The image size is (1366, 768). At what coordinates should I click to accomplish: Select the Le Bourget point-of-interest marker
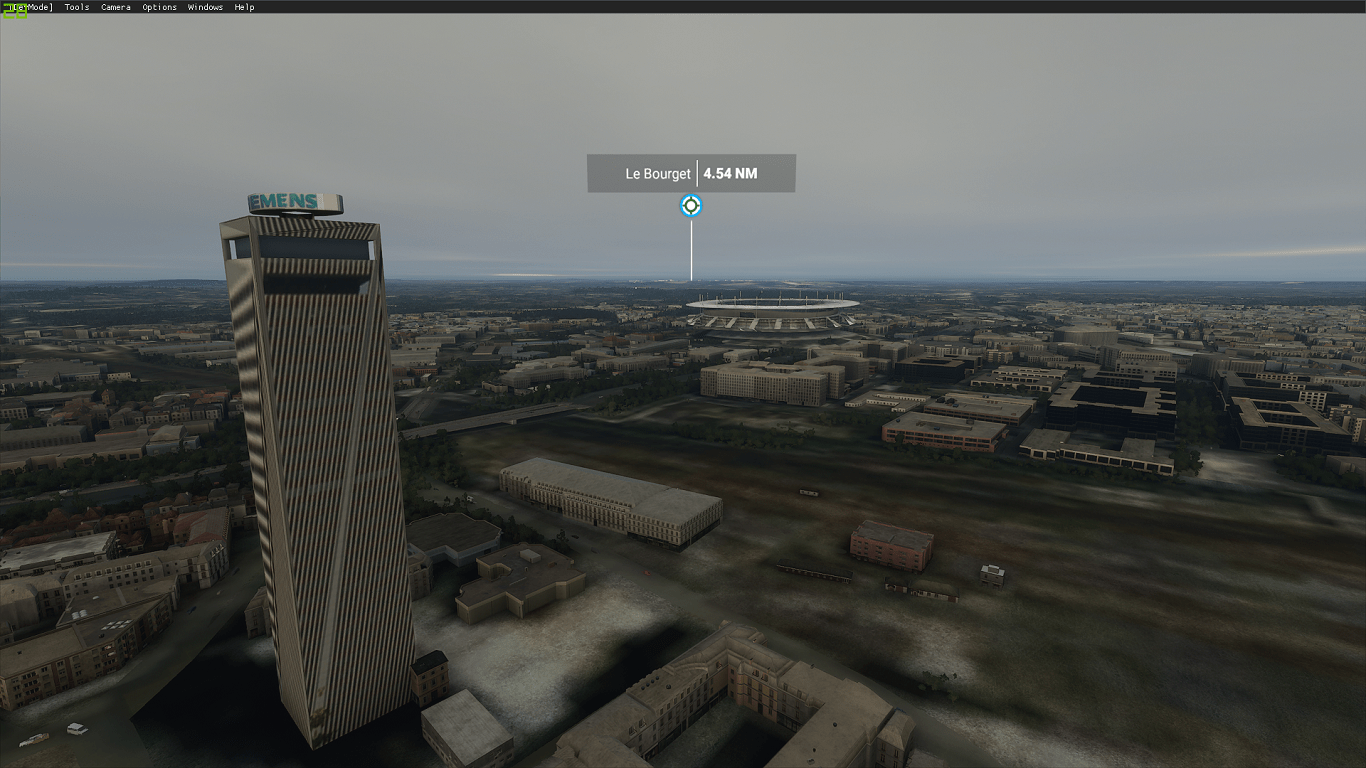[691, 206]
